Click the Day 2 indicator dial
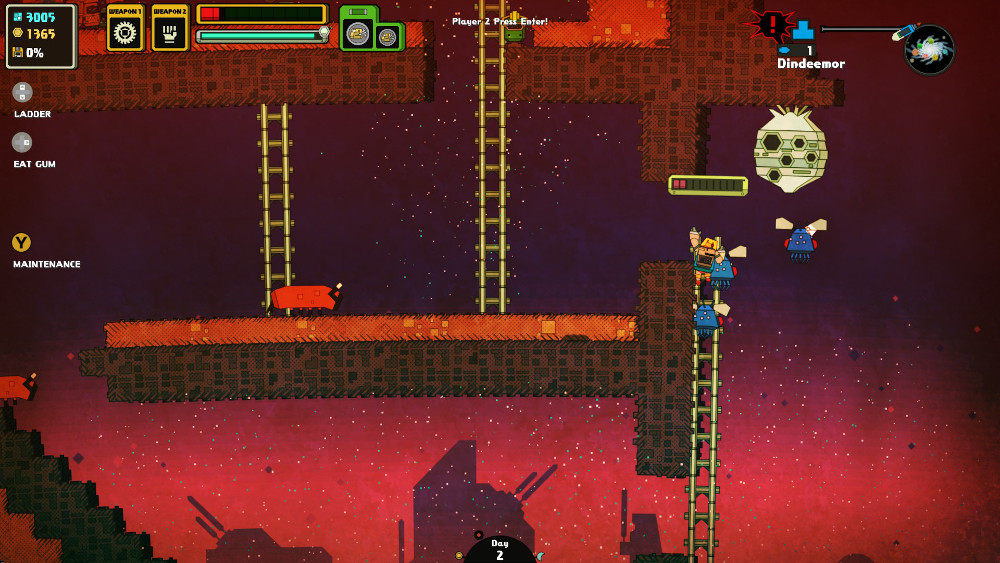The width and height of the screenshot is (1000, 563). pos(500,549)
